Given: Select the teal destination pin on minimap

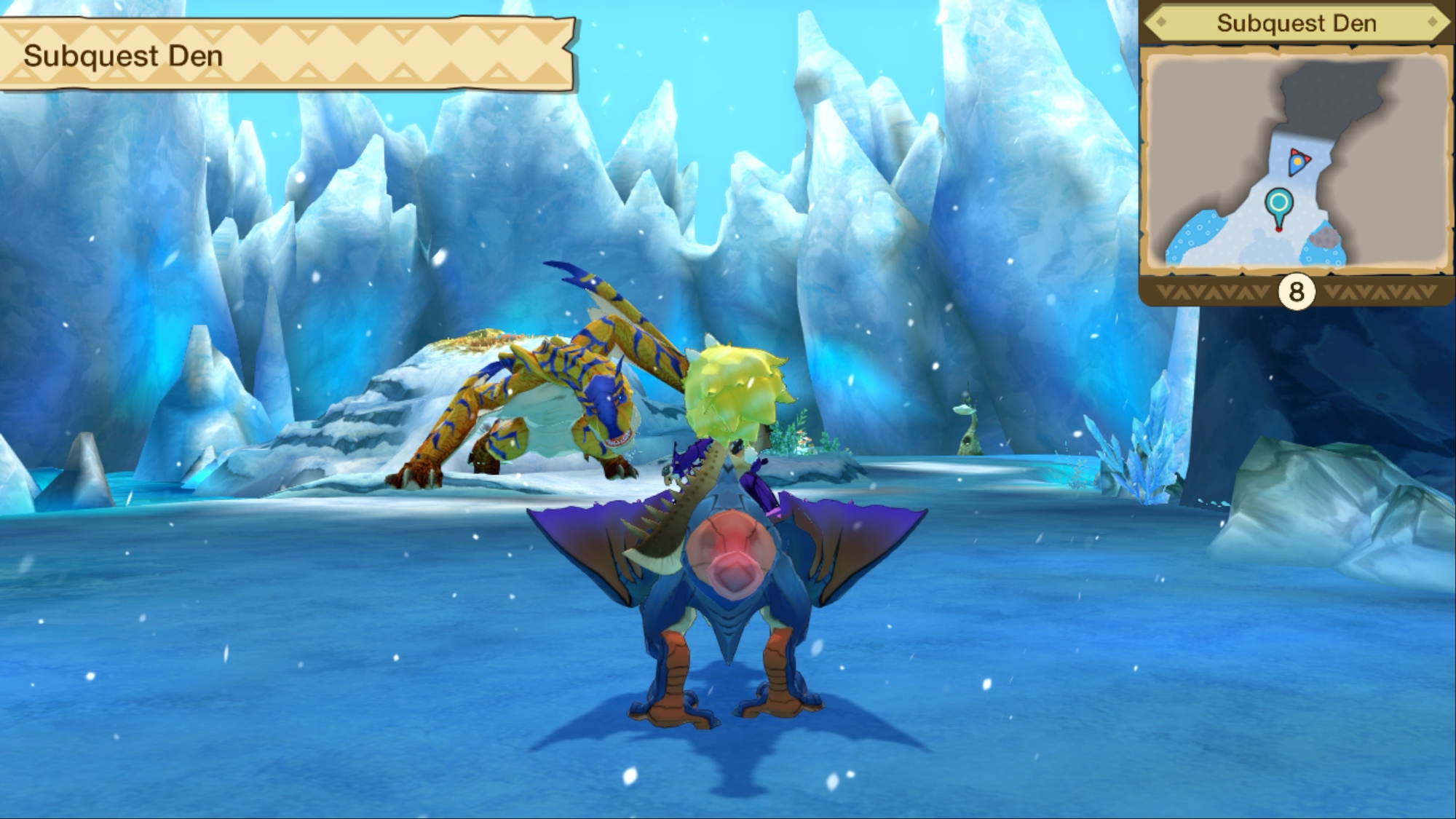Looking at the screenshot, I should [x=1279, y=205].
